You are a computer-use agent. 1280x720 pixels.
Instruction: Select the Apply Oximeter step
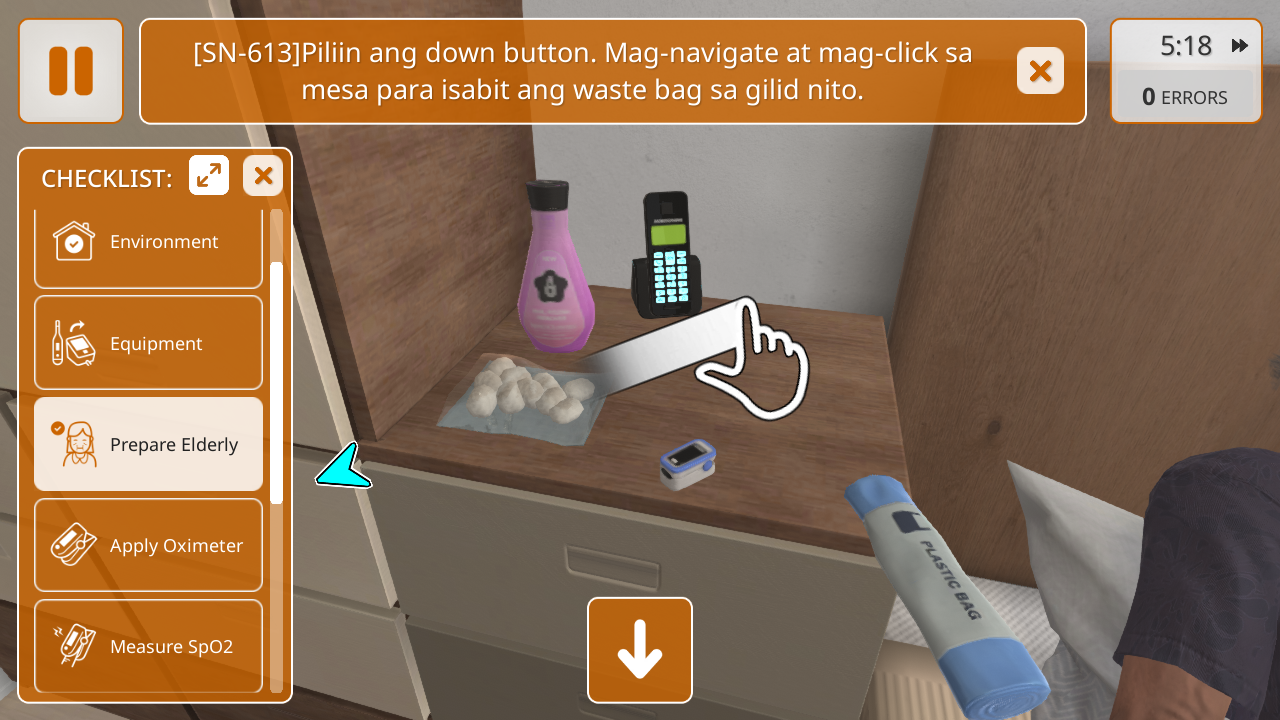149,545
